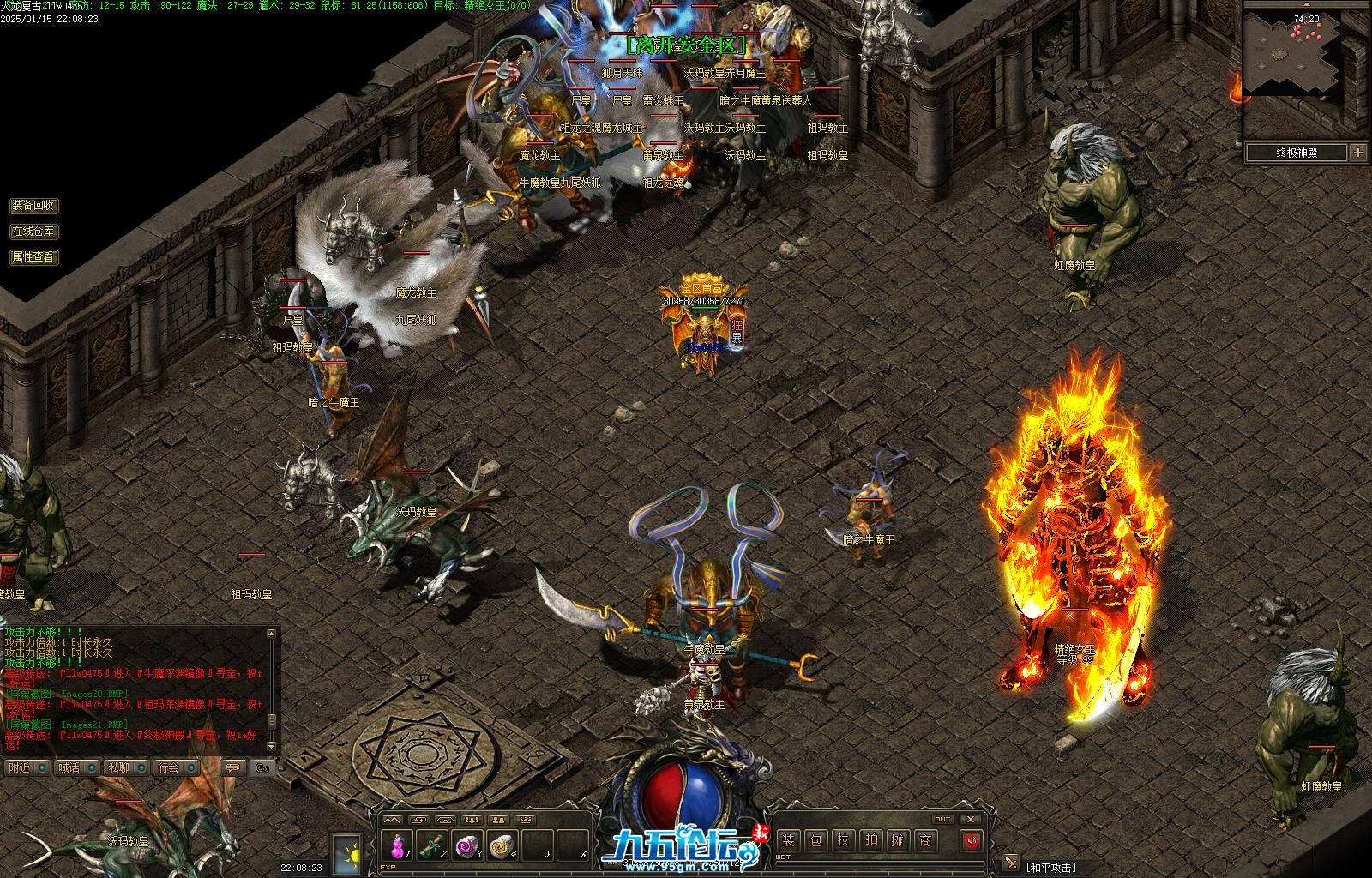Open the 商 shop panel
The image size is (1372, 878).
925,840
